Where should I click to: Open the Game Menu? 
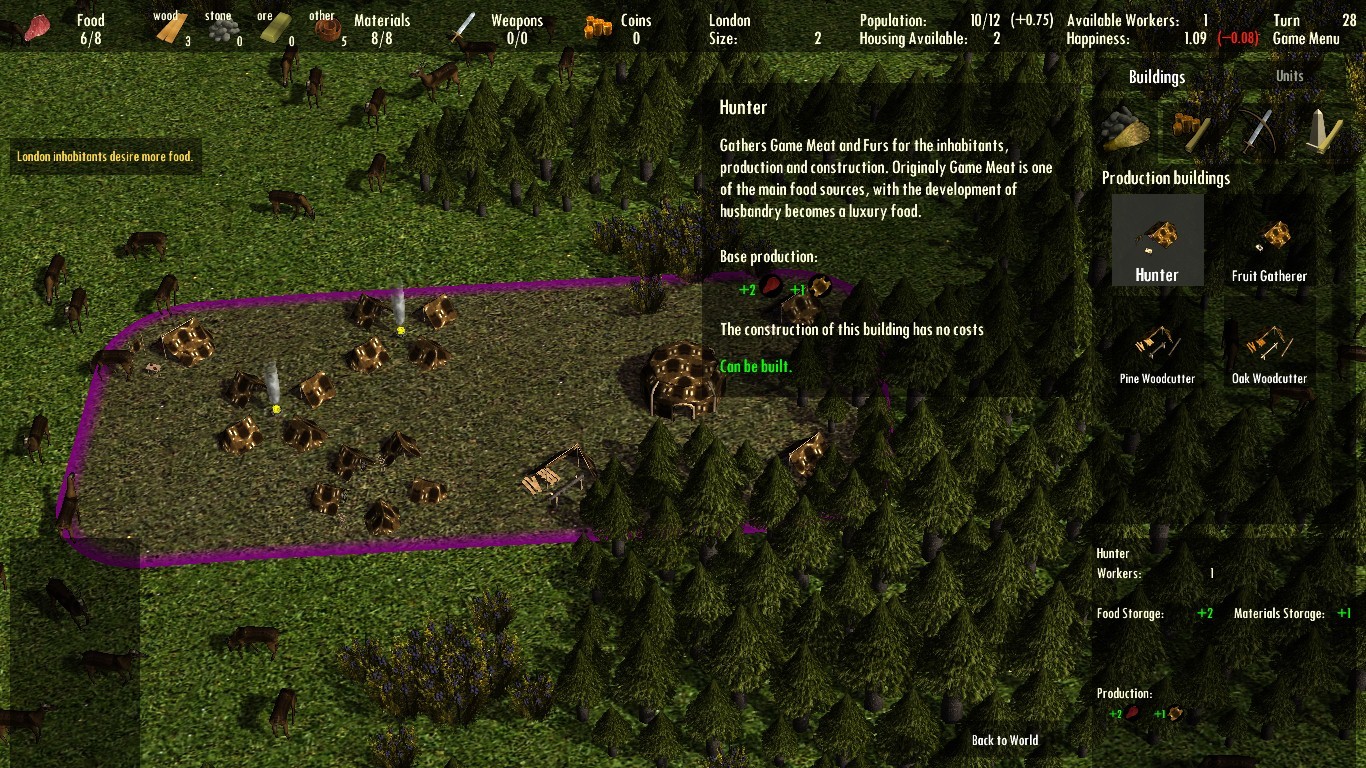click(x=1307, y=39)
